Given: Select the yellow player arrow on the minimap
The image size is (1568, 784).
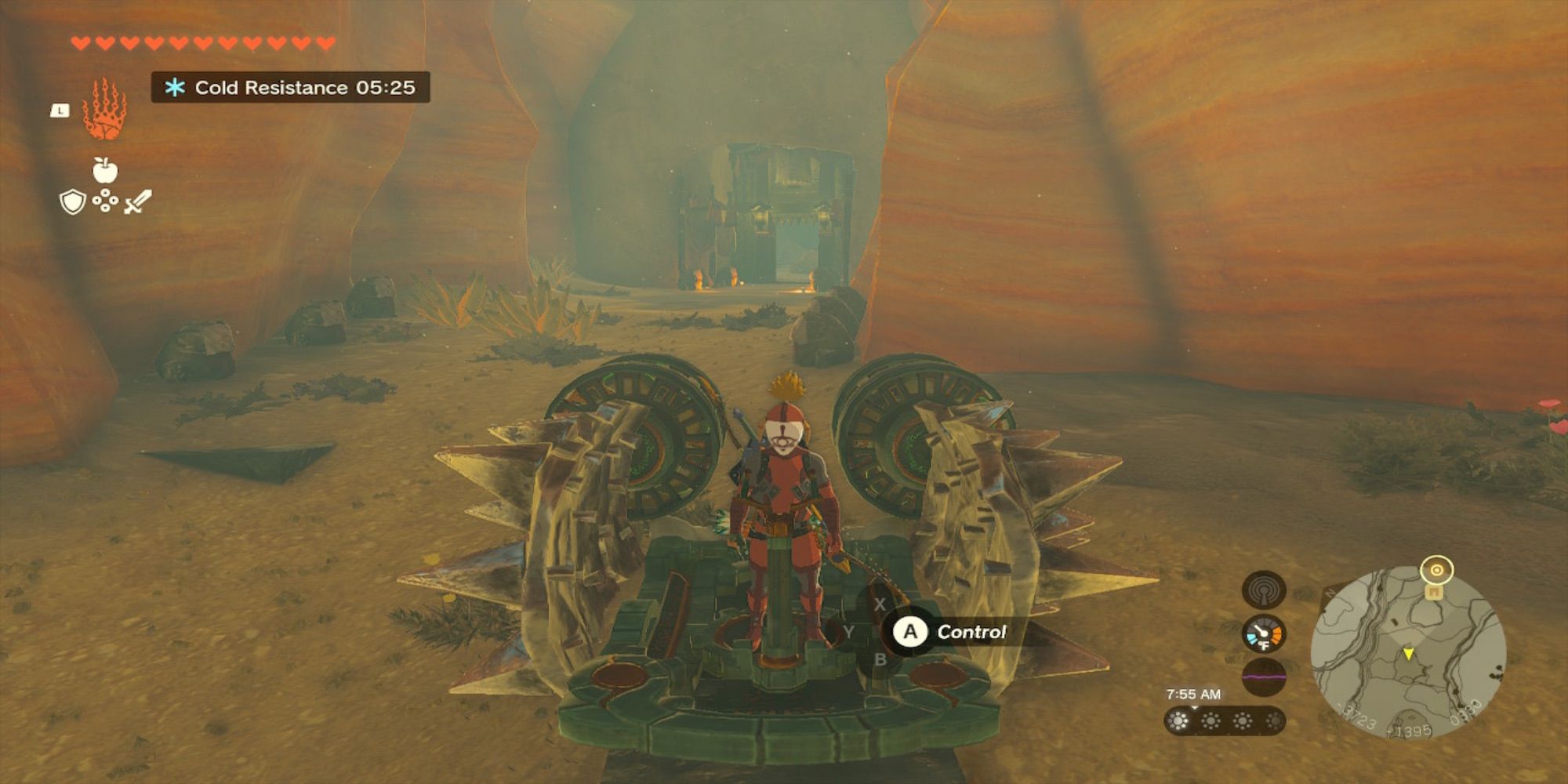Looking at the screenshot, I should click(x=1408, y=653).
